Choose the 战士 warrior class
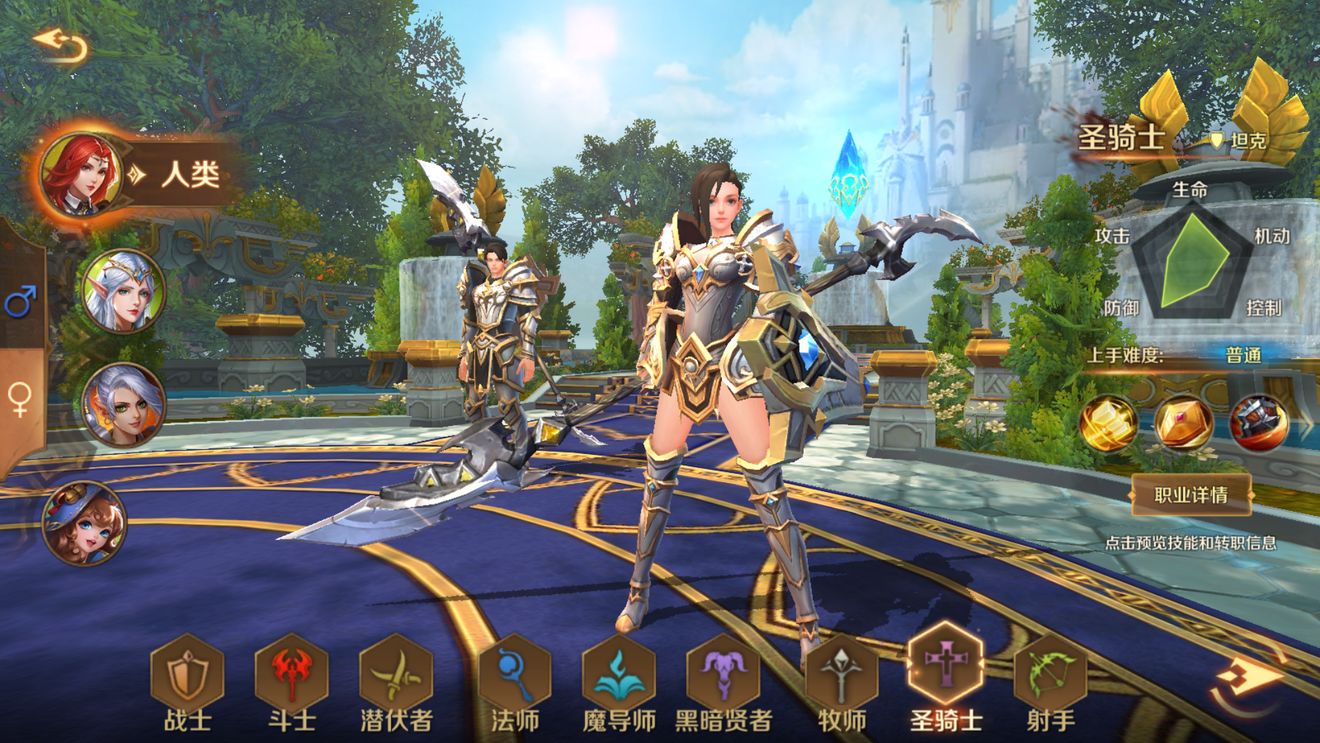 [x=187, y=671]
